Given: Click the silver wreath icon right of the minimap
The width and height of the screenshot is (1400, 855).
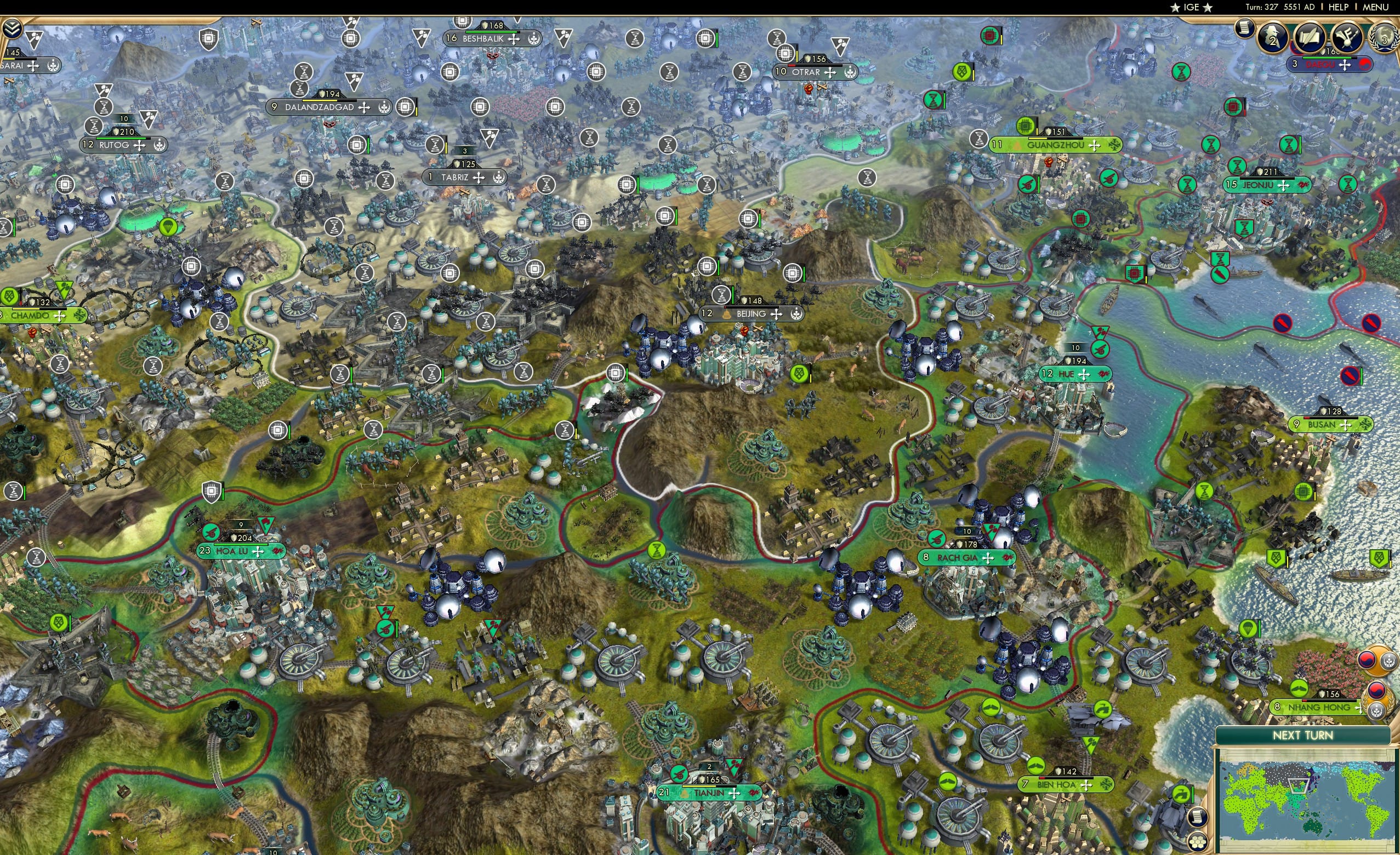Looking at the screenshot, I should click(1388, 661).
